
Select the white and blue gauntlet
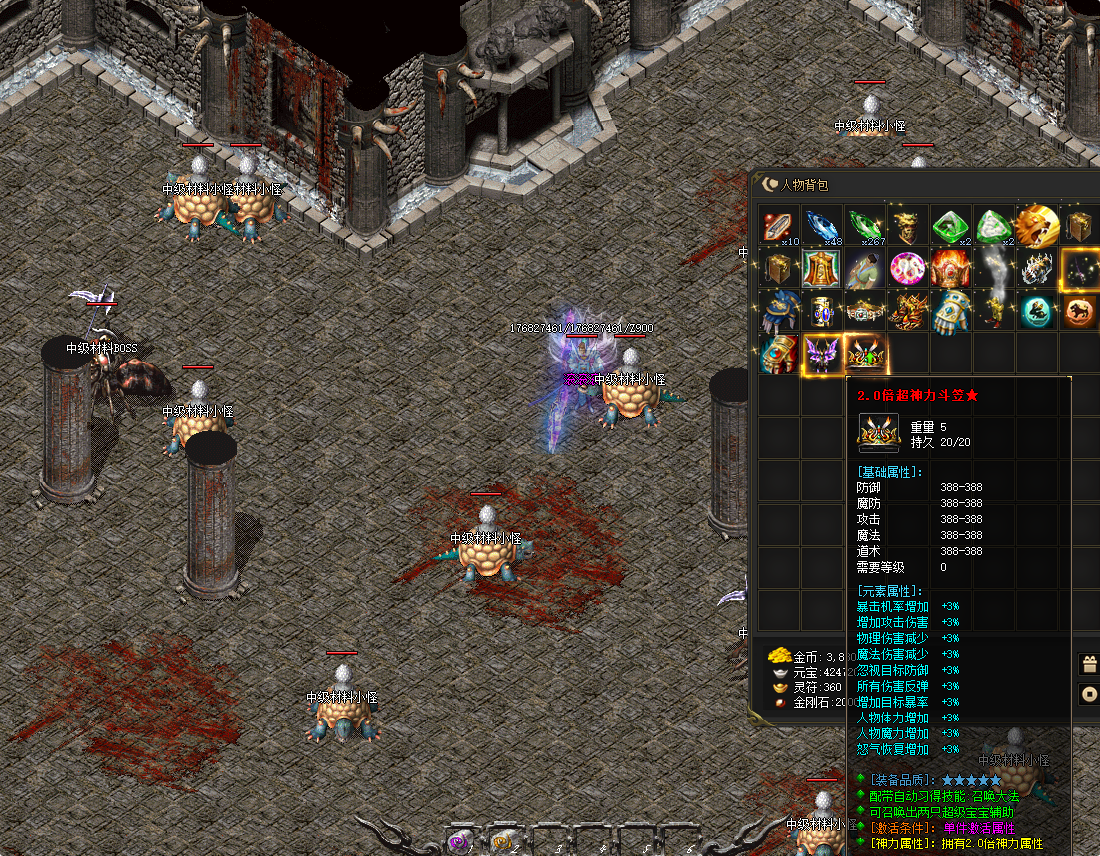point(950,312)
